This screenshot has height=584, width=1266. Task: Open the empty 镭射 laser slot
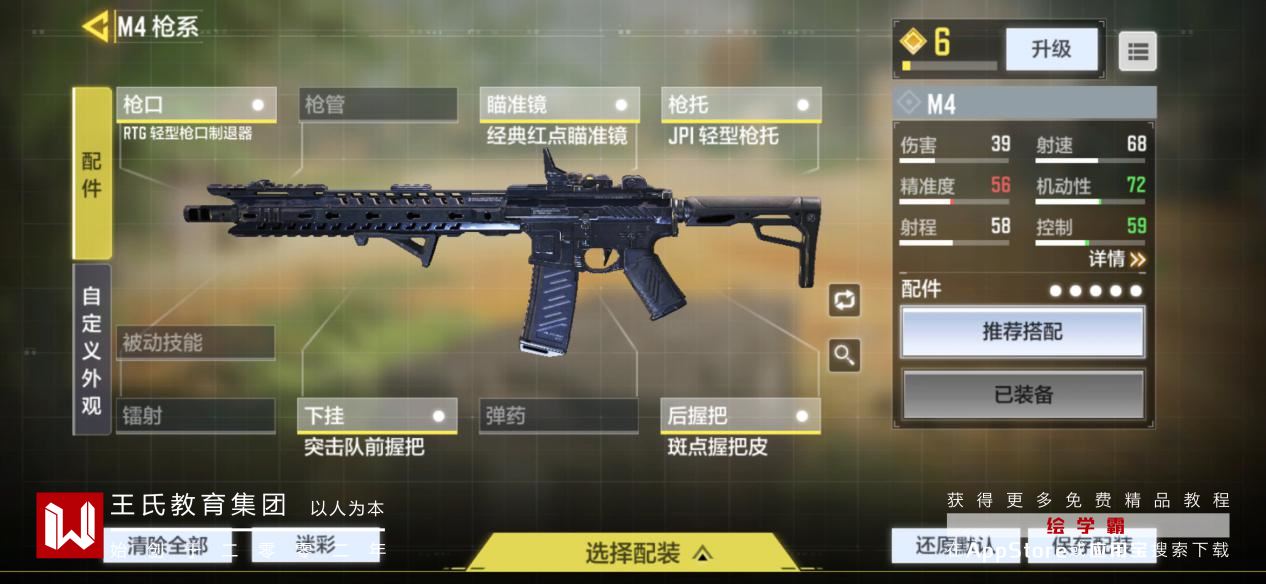195,416
